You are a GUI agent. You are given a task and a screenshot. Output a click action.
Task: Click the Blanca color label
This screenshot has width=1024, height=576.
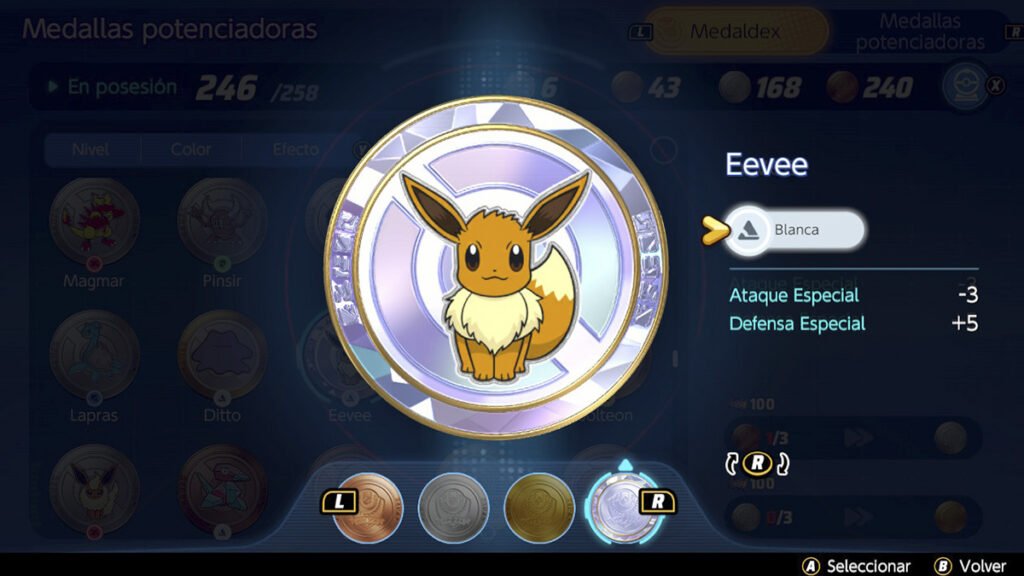pyautogui.click(x=796, y=230)
